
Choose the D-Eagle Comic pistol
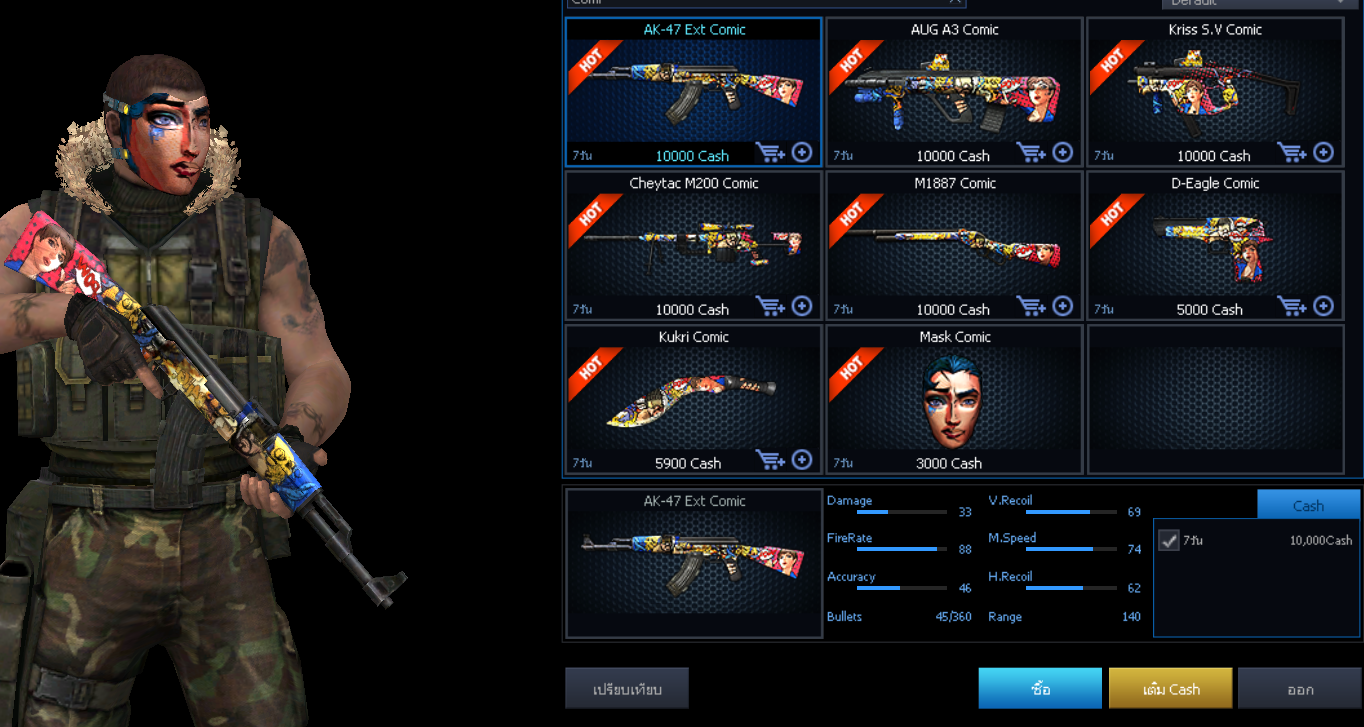[1214, 245]
